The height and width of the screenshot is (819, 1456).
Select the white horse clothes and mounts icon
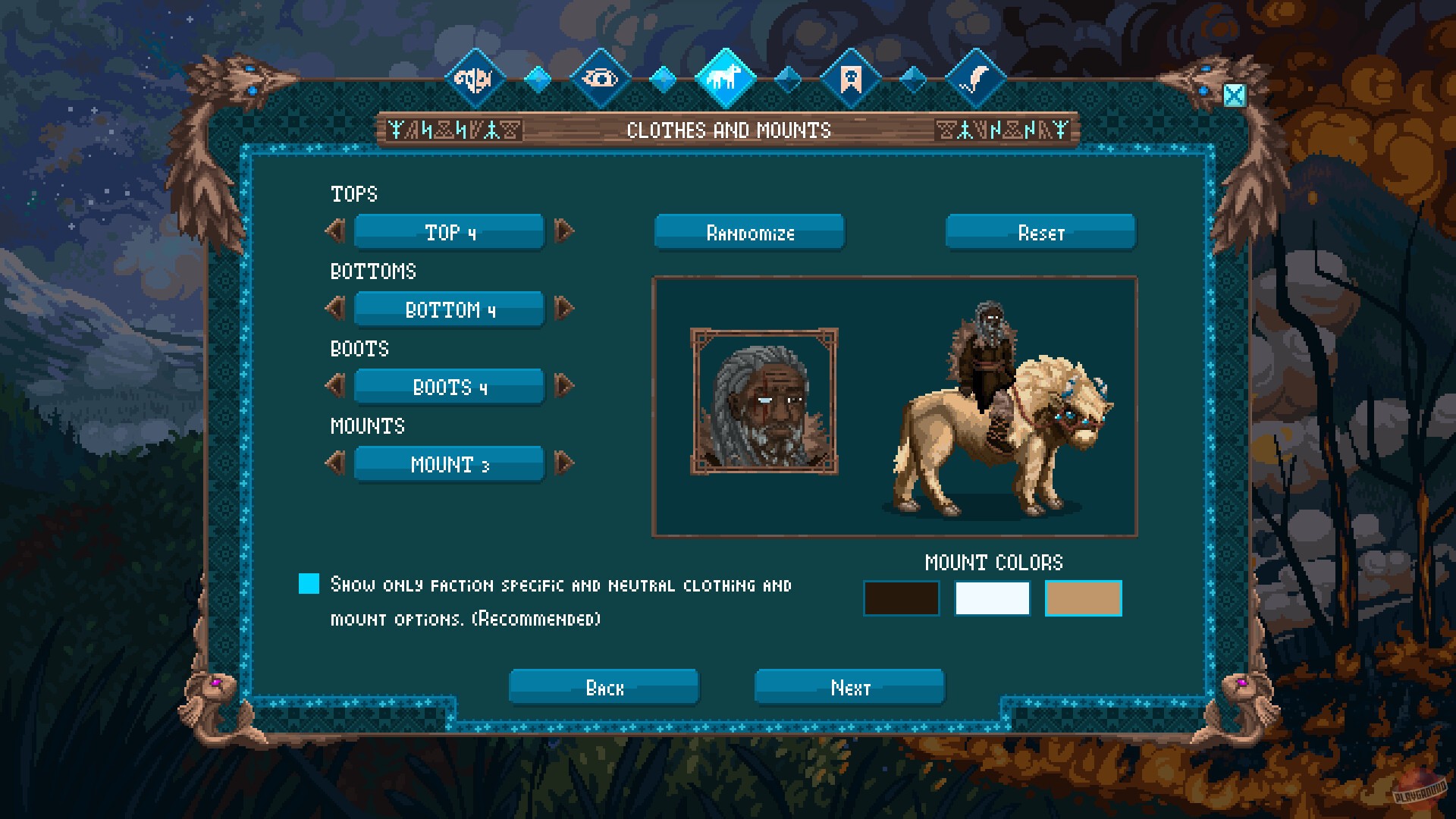coord(726,76)
